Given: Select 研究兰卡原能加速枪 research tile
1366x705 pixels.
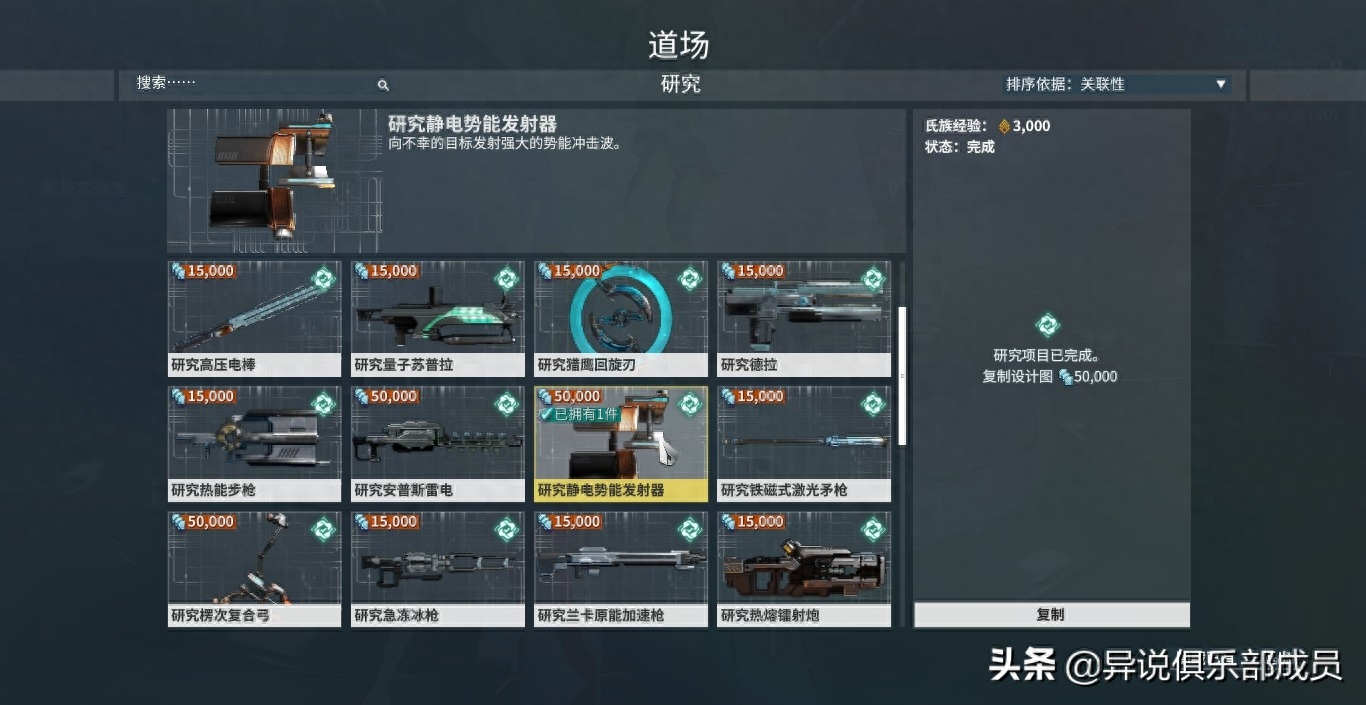Looking at the screenshot, I should click(x=621, y=568).
